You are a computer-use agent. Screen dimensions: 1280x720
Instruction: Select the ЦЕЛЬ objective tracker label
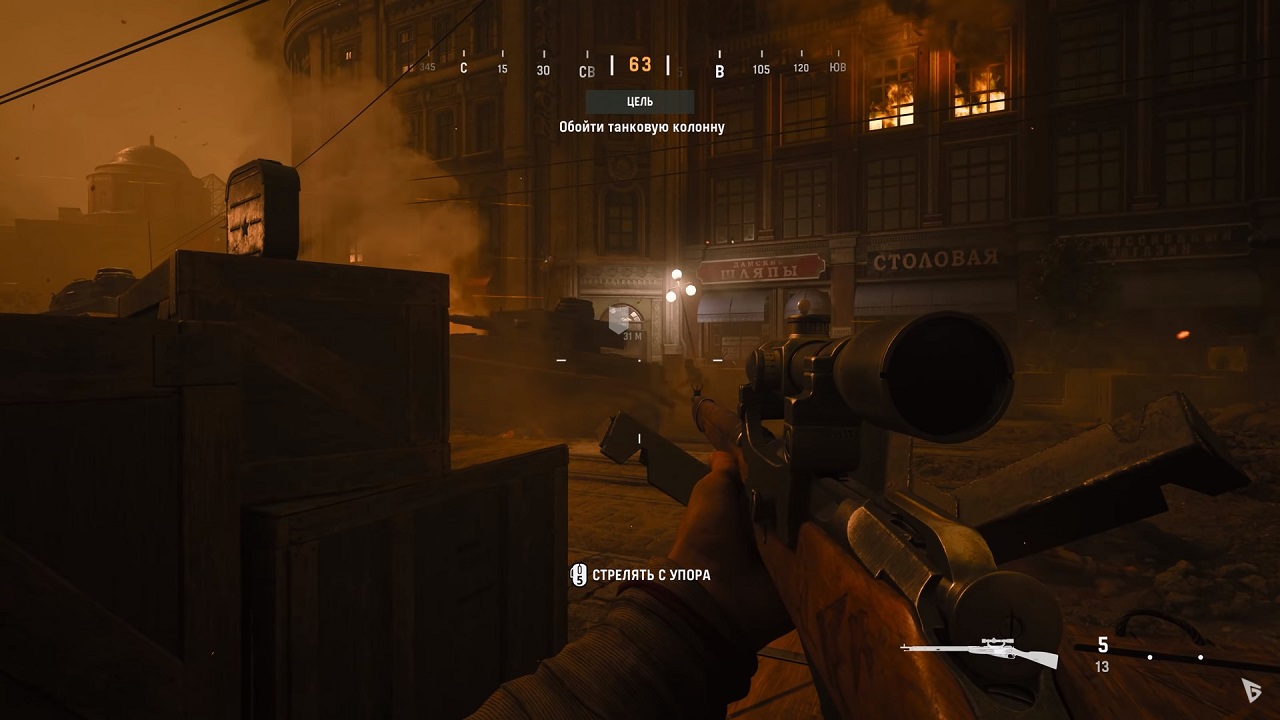point(639,101)
